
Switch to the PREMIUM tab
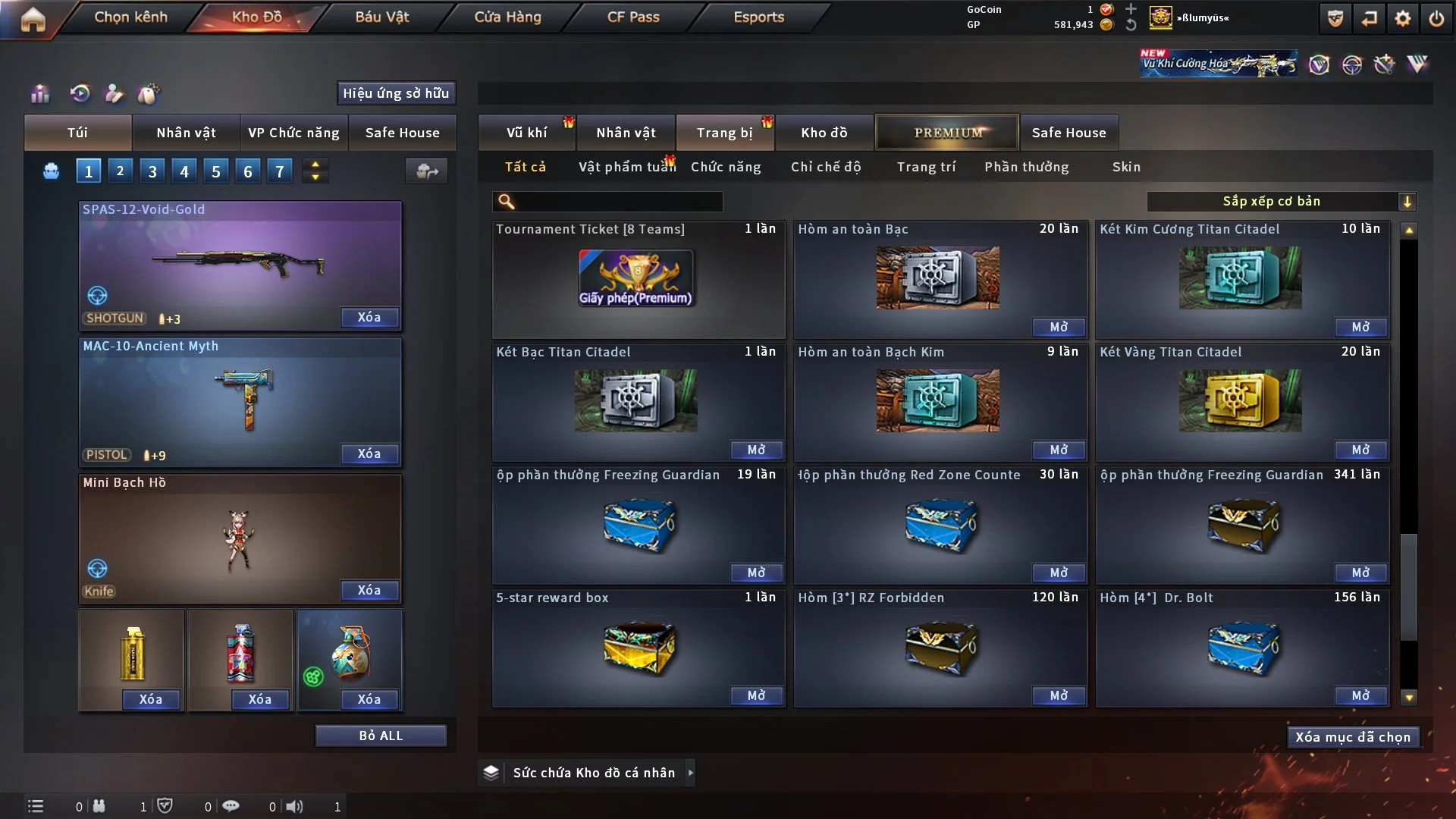947,133
